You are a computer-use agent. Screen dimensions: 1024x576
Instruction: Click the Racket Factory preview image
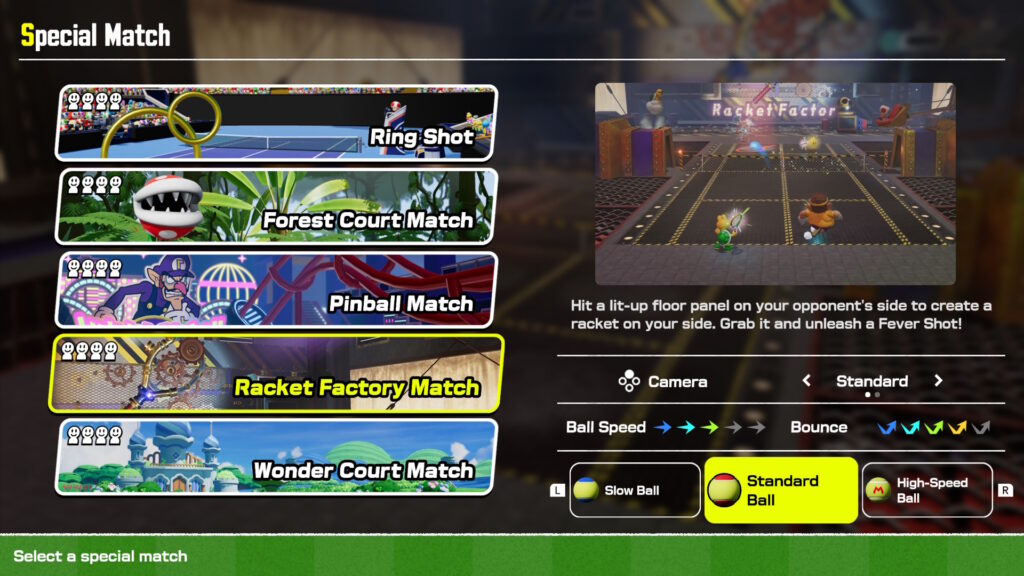pyautogui.click(x=775, y=184)
